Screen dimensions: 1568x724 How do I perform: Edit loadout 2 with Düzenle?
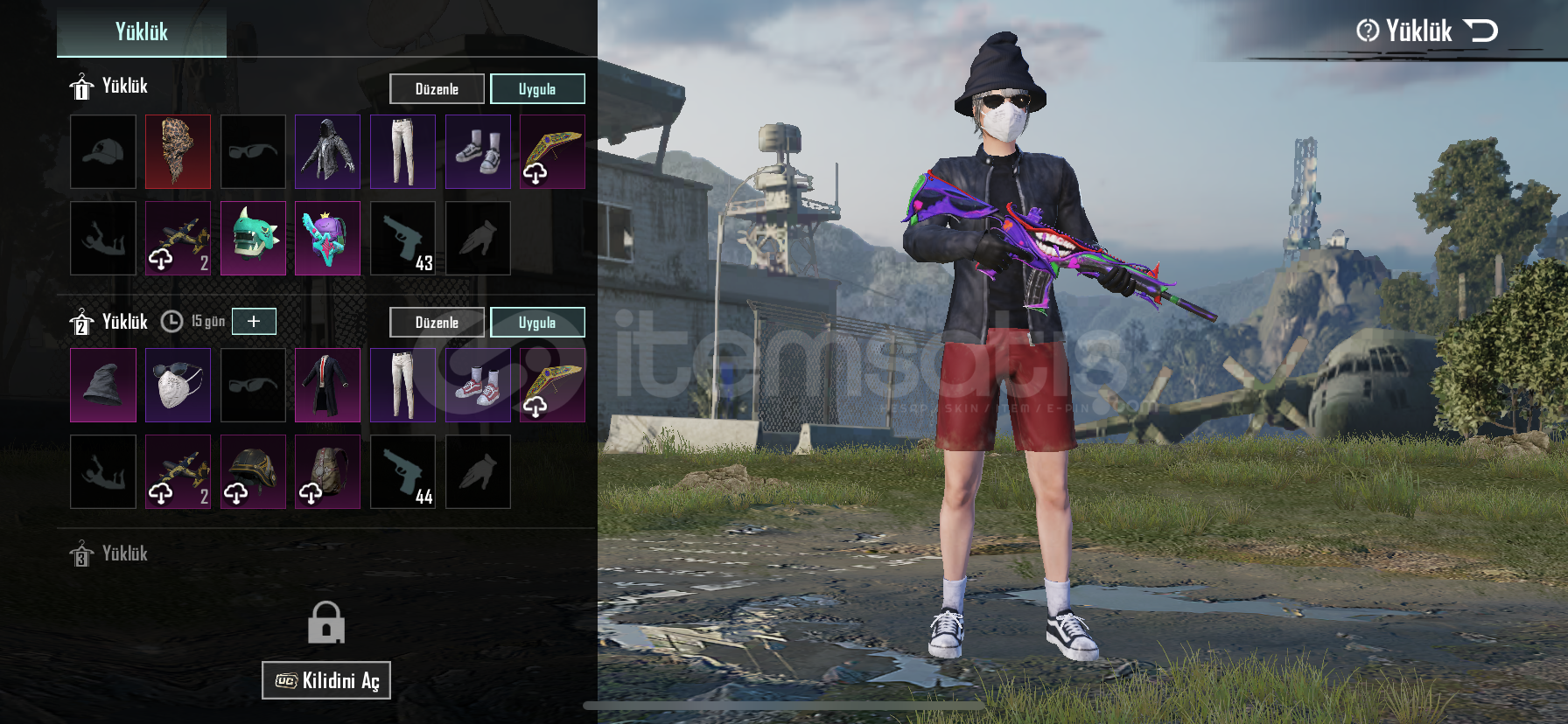tap(437, 323)
